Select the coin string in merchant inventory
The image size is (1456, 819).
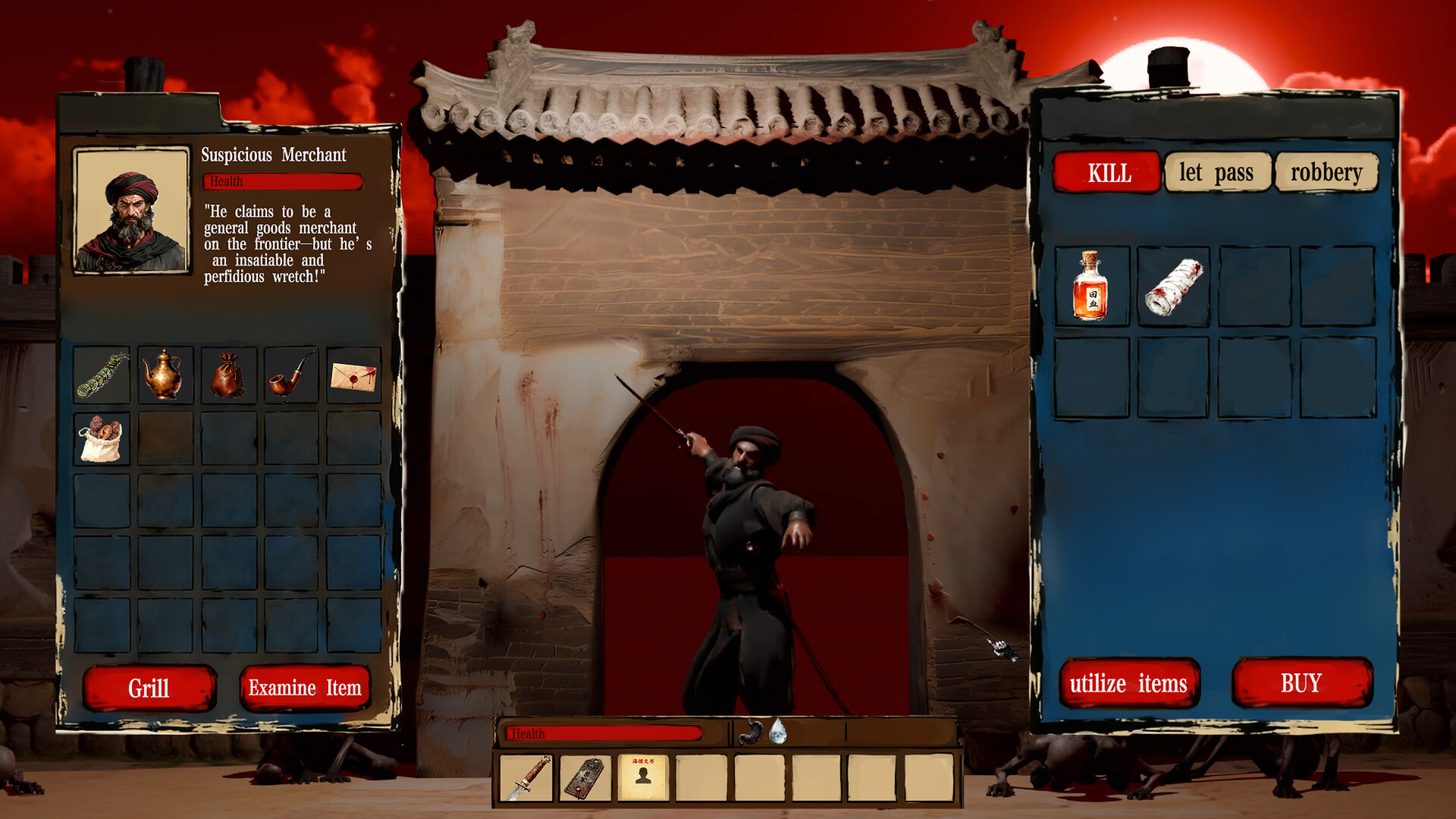pyautogui.click(x=101, y=375)
